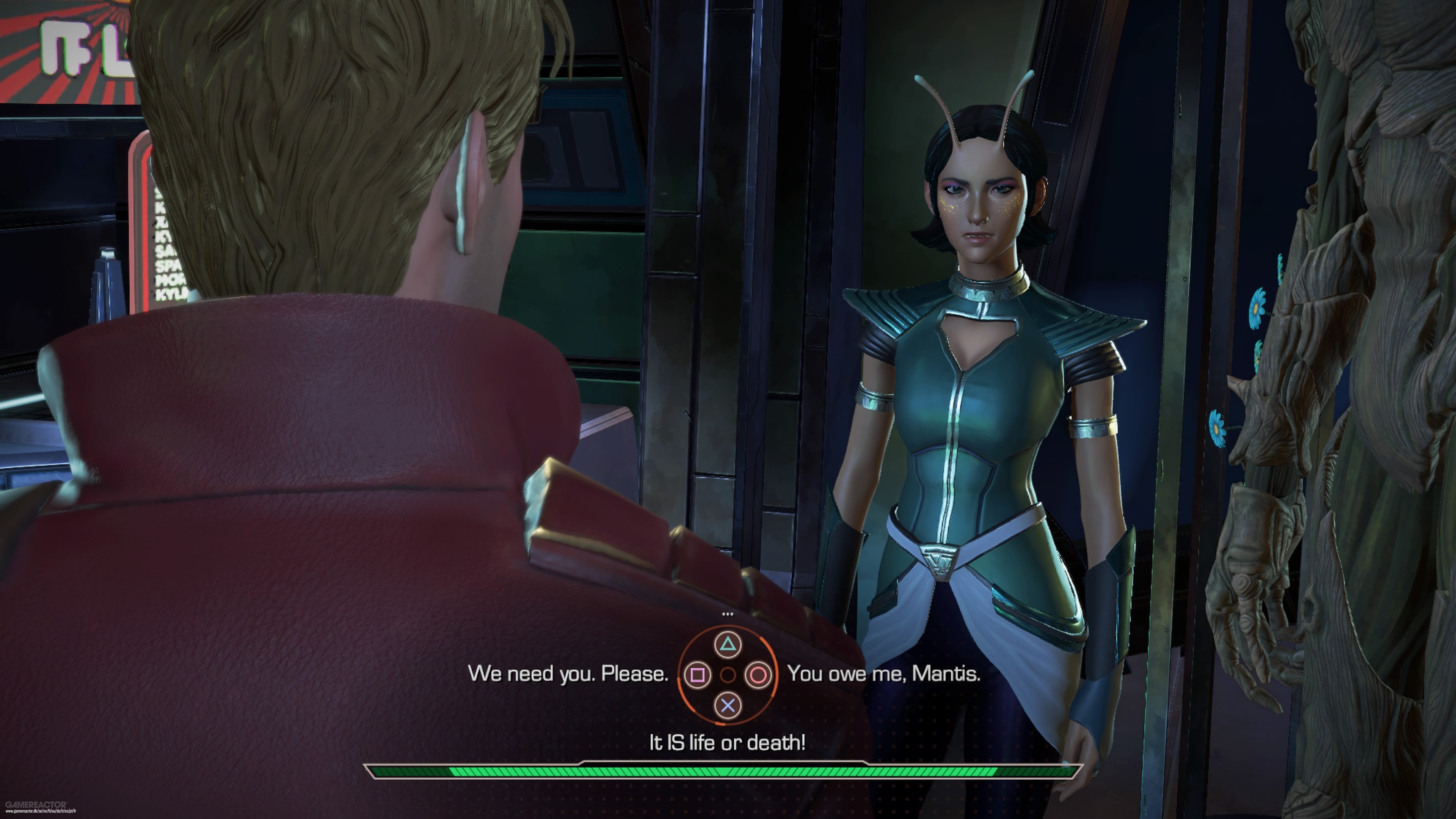Image resolution: width=1456 pixels, height=819 pixels.
Task: Answer with "It IS life or death!"
Action: tap(728, 742)
